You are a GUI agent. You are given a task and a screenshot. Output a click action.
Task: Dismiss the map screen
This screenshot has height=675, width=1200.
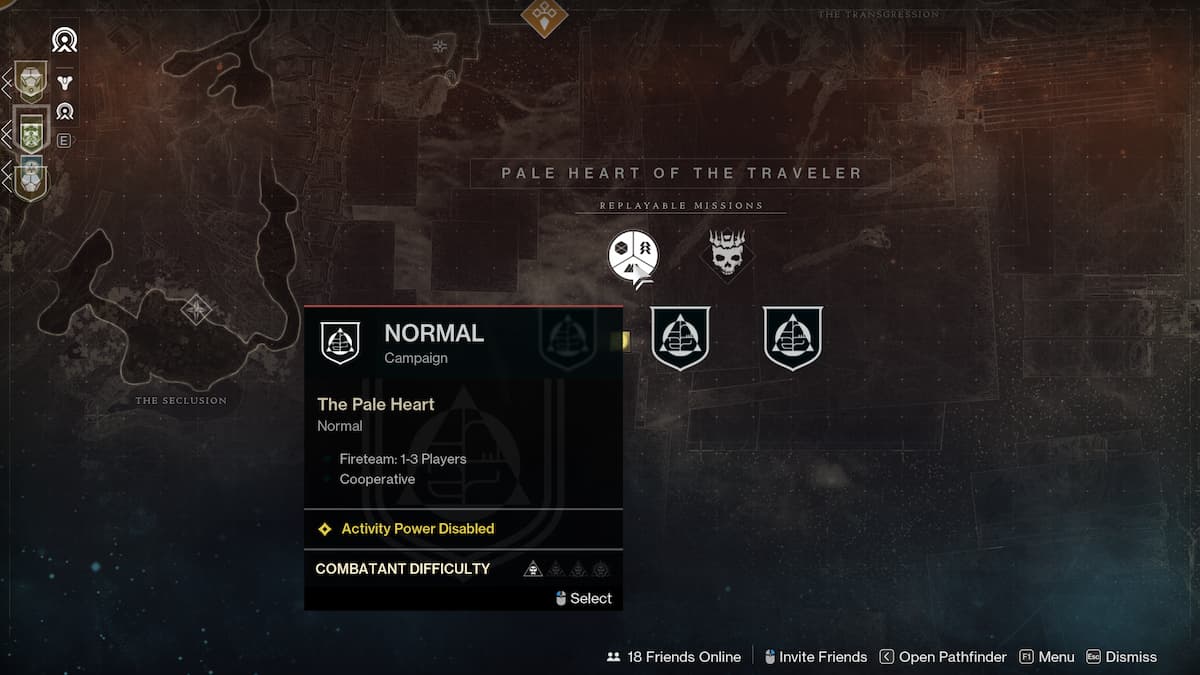1121,657
